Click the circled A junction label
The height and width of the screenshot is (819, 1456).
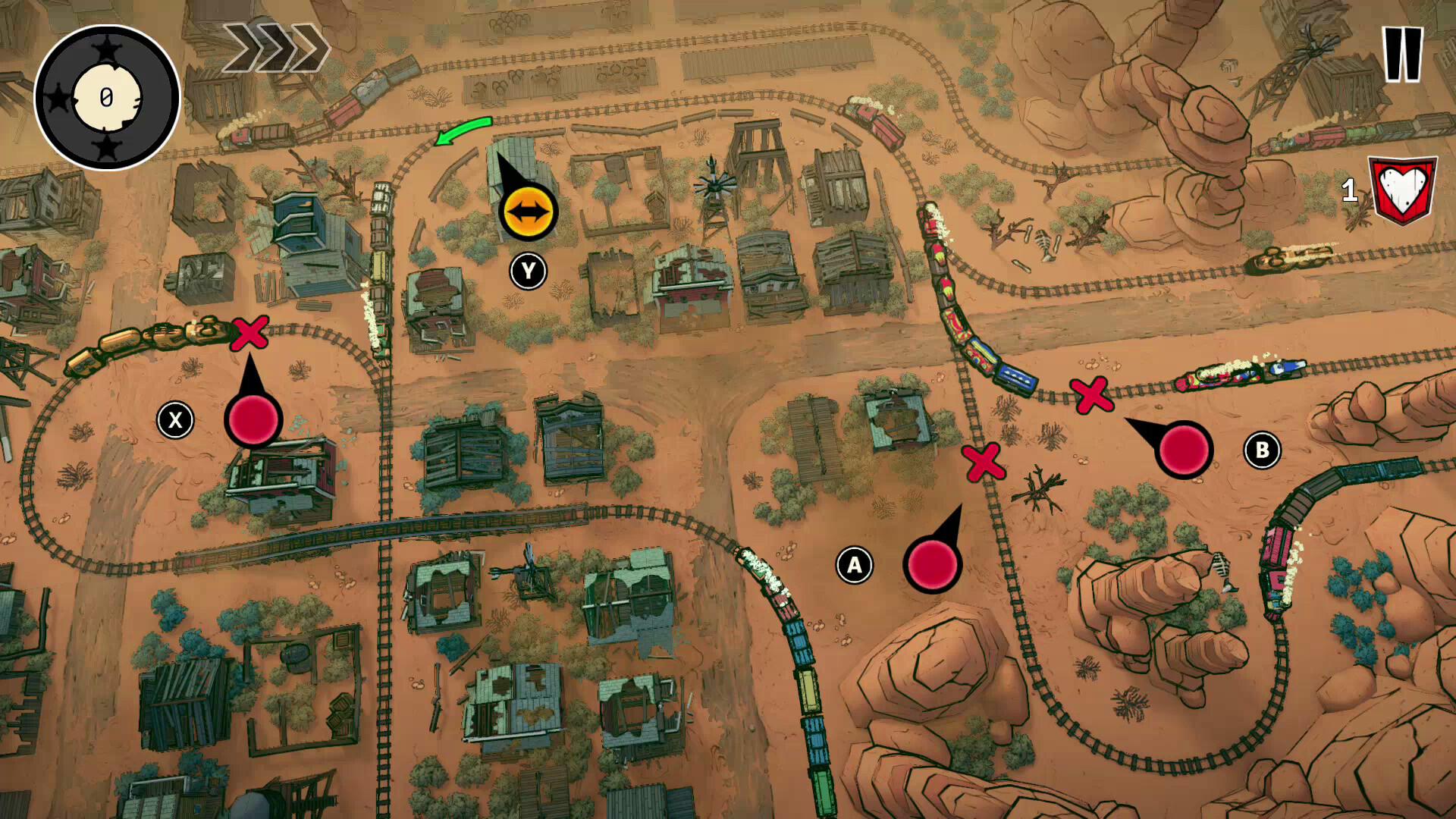[855, 563]
